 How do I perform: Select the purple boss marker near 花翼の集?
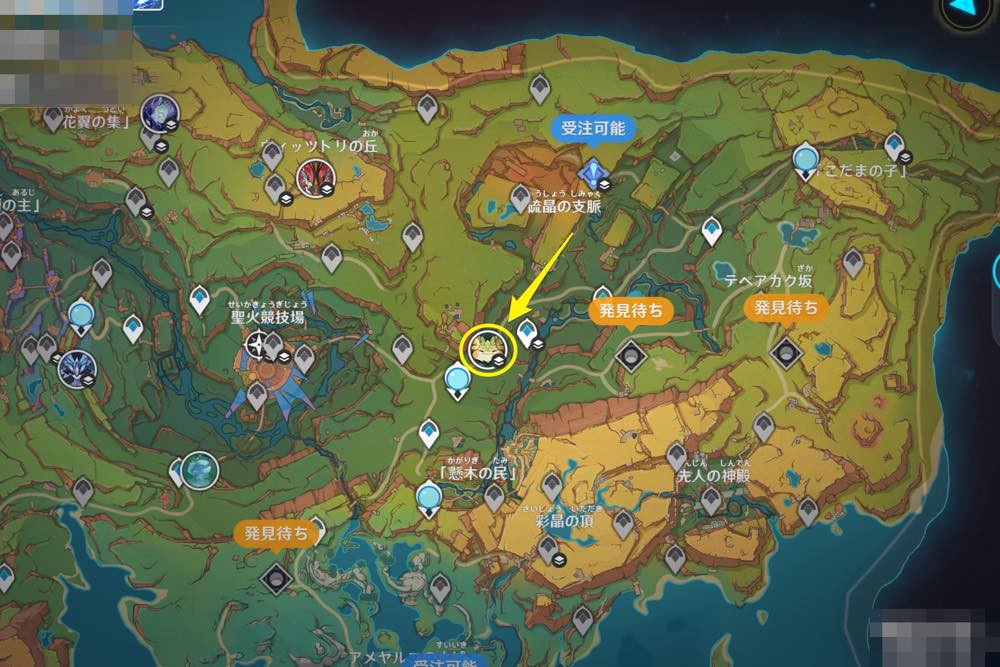158,112
